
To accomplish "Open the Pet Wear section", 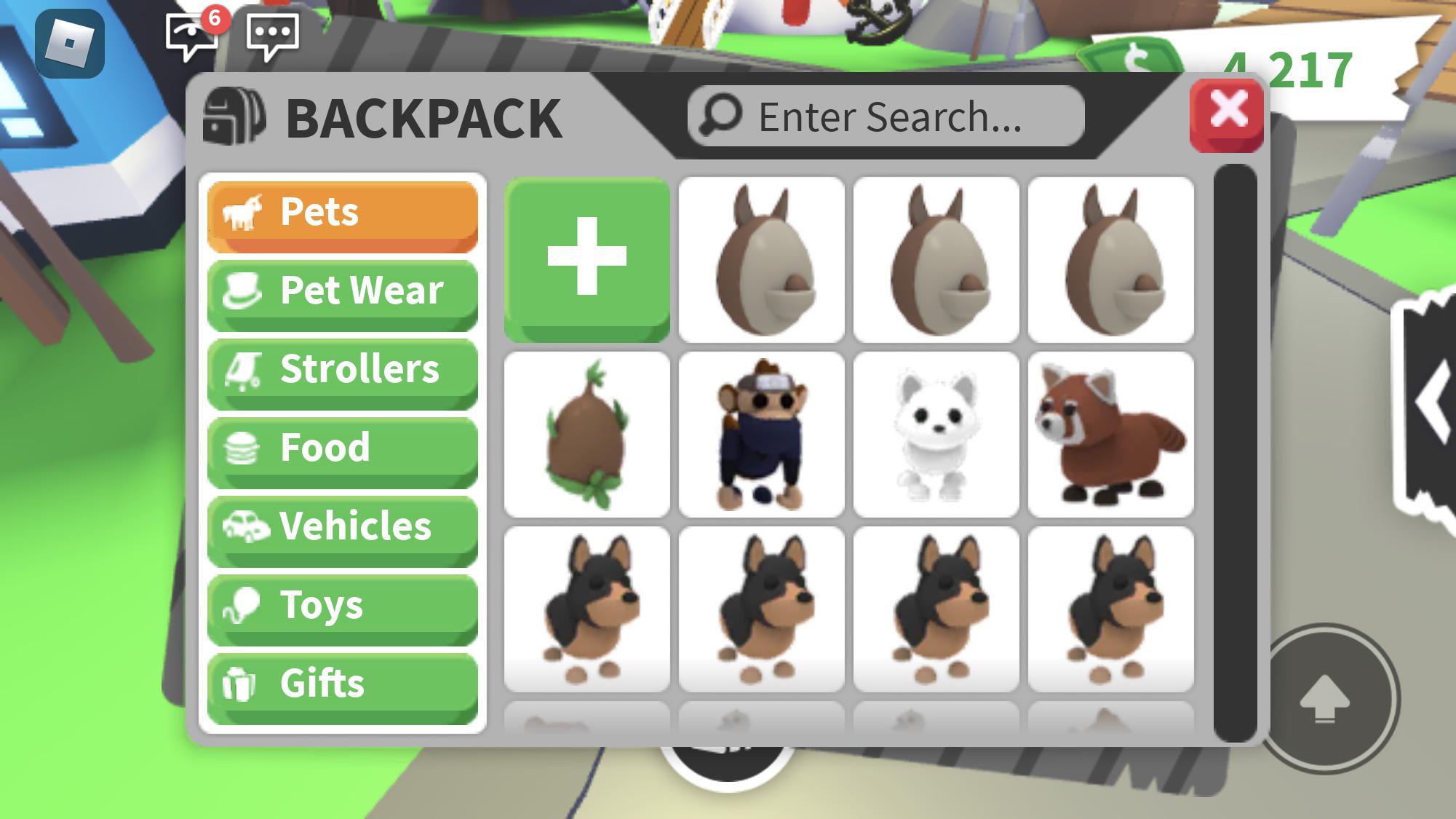I will (342, 290).
